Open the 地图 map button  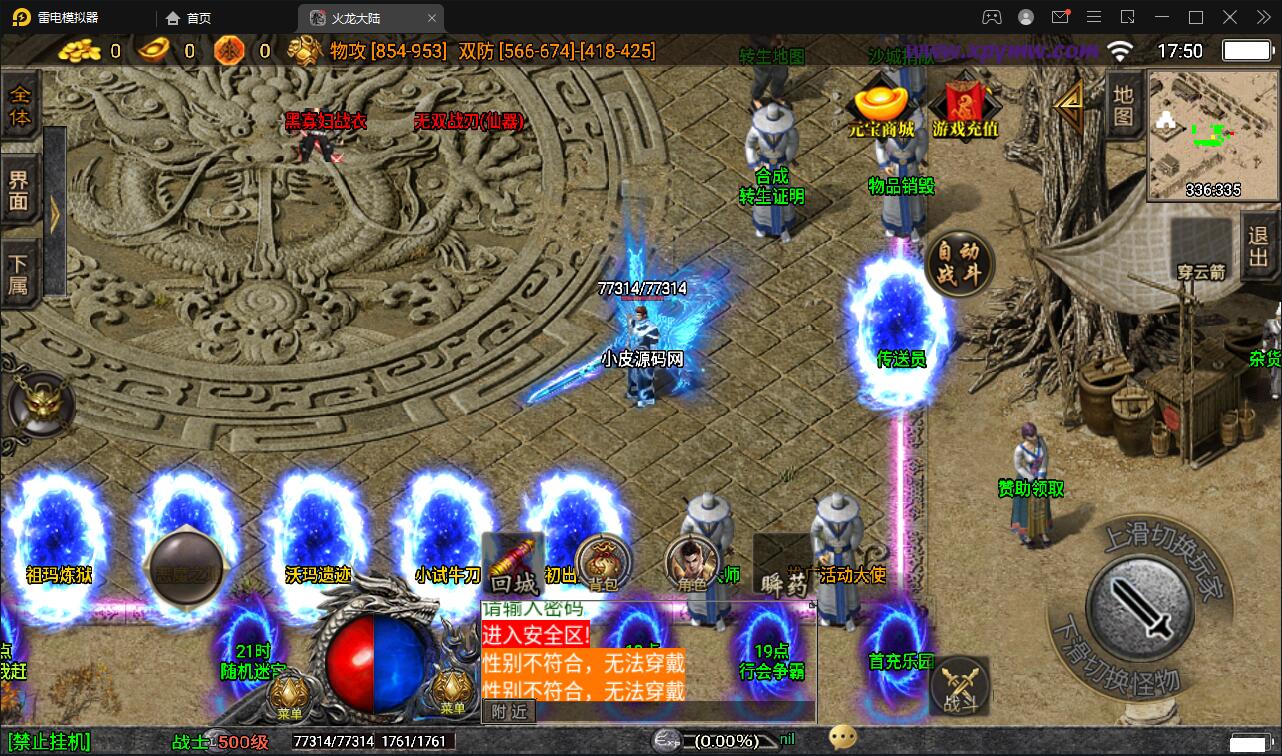[x=1123, y=106]
